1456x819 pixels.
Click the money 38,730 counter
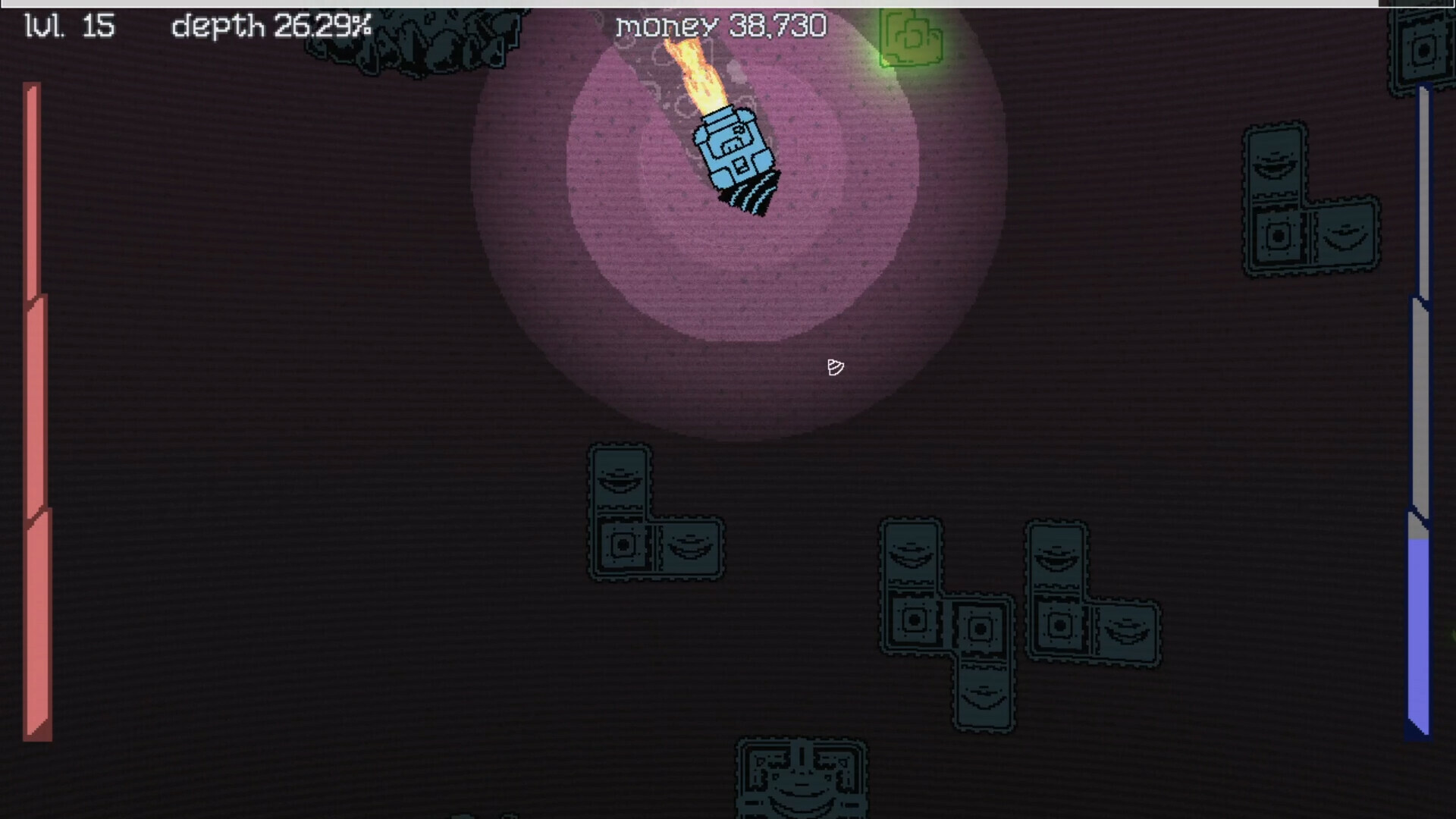[x=719, y=27]
